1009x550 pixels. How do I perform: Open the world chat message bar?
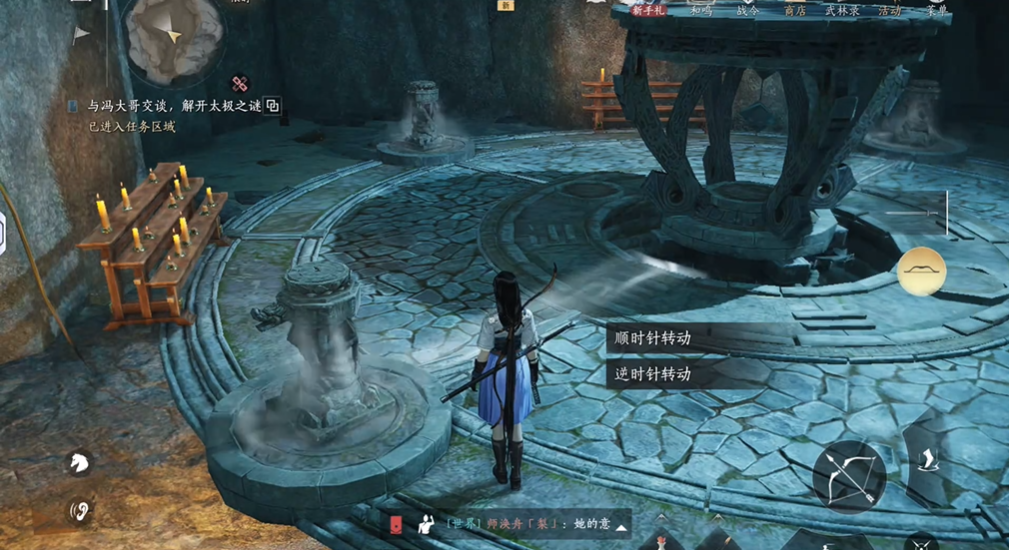520,524
